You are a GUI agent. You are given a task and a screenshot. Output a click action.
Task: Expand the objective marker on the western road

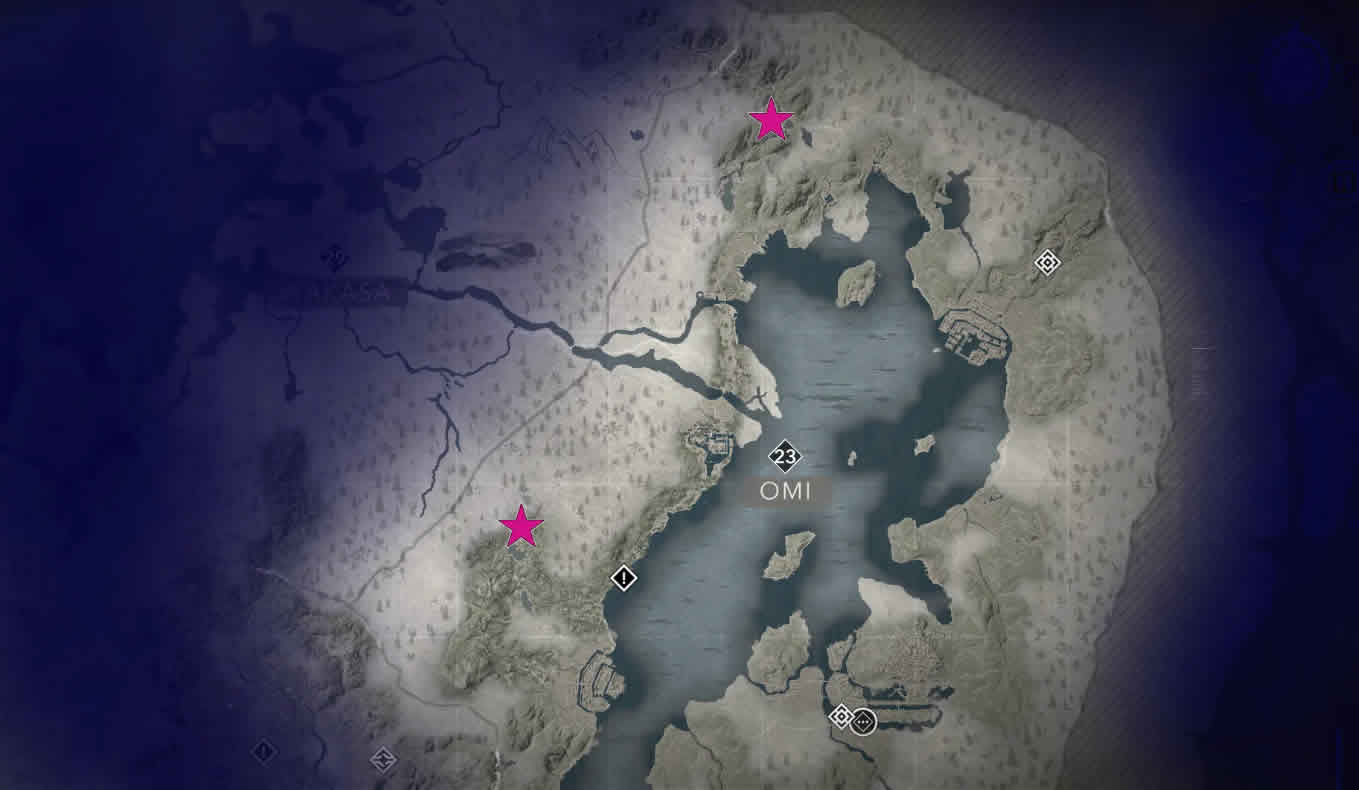623,578
